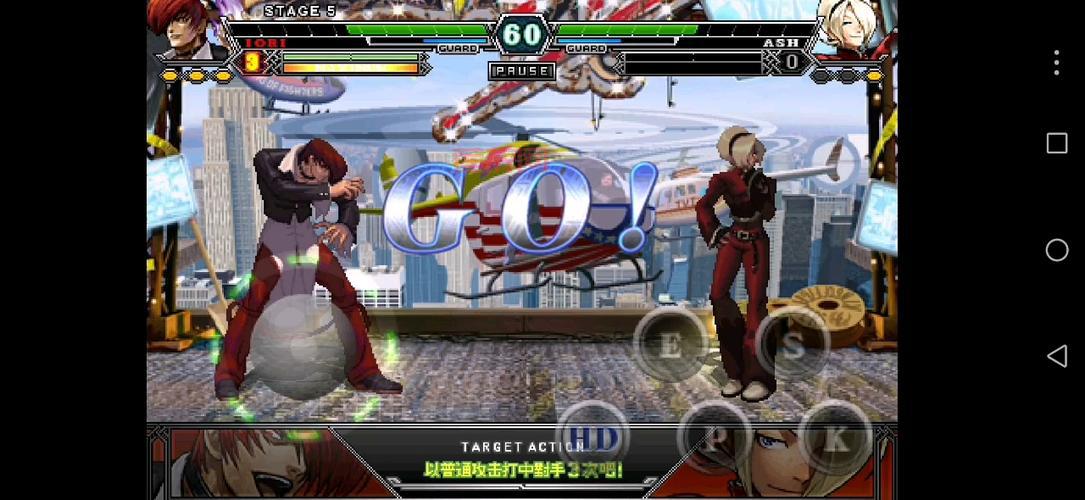Hit the K kick button
Screen dimensions: 1085x500
(x=834, y=437)
